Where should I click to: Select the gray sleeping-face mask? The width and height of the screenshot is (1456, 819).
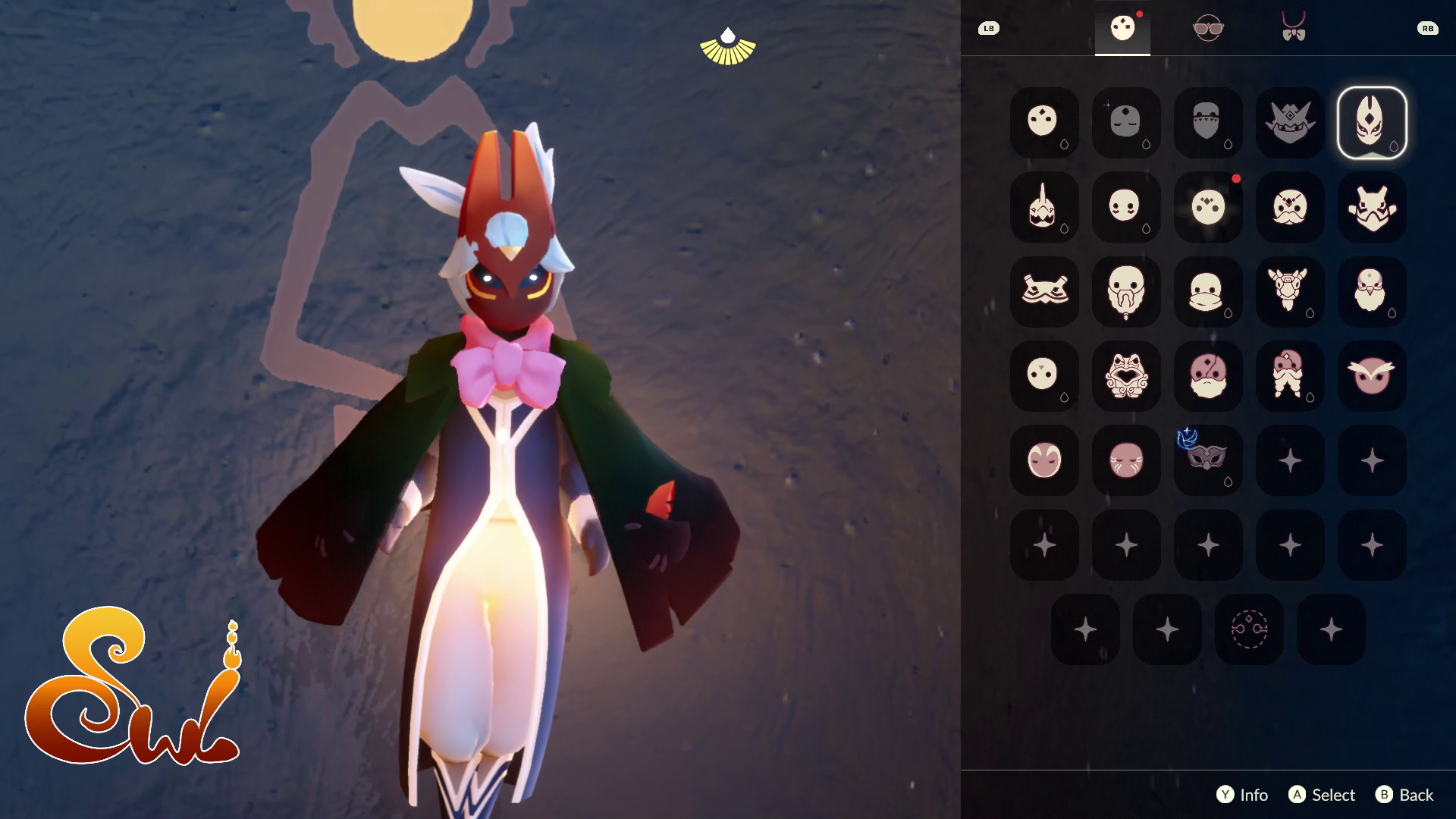pos(1125,123)
